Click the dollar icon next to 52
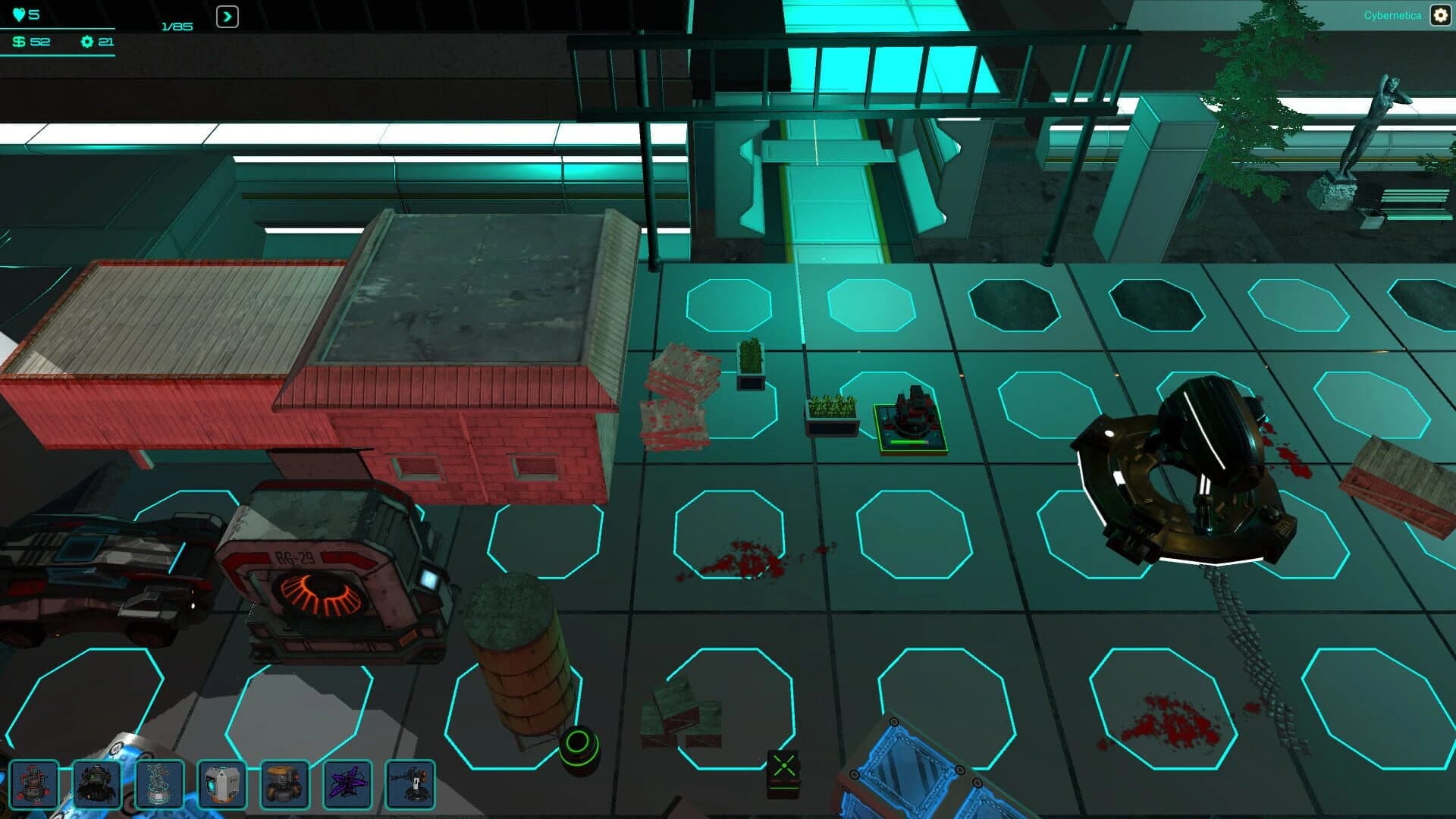This screenshot has width=1456, height=819. coord(17,43)
